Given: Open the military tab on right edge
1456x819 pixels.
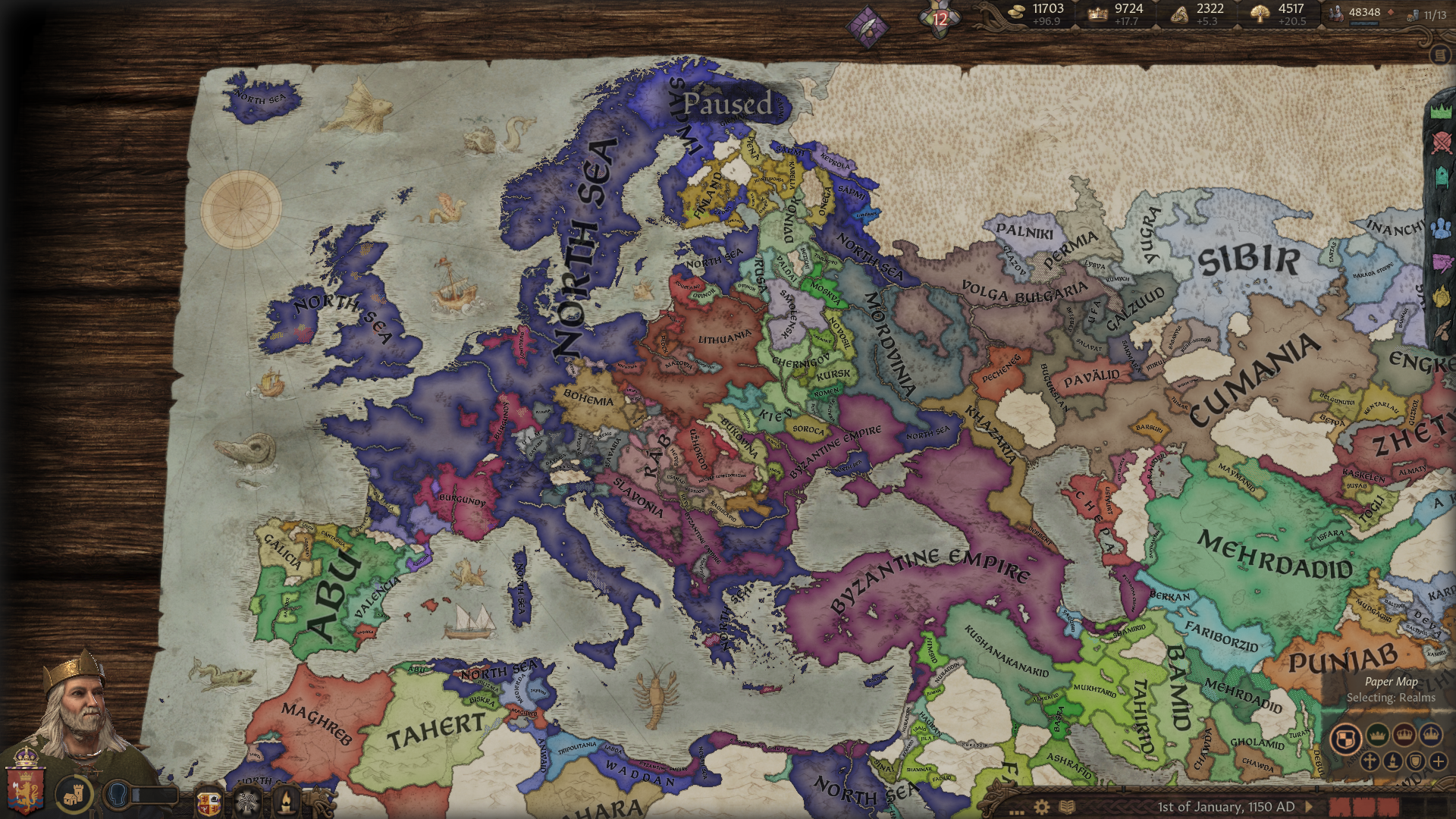Looking at the screenshot, I should [1442, 143].
